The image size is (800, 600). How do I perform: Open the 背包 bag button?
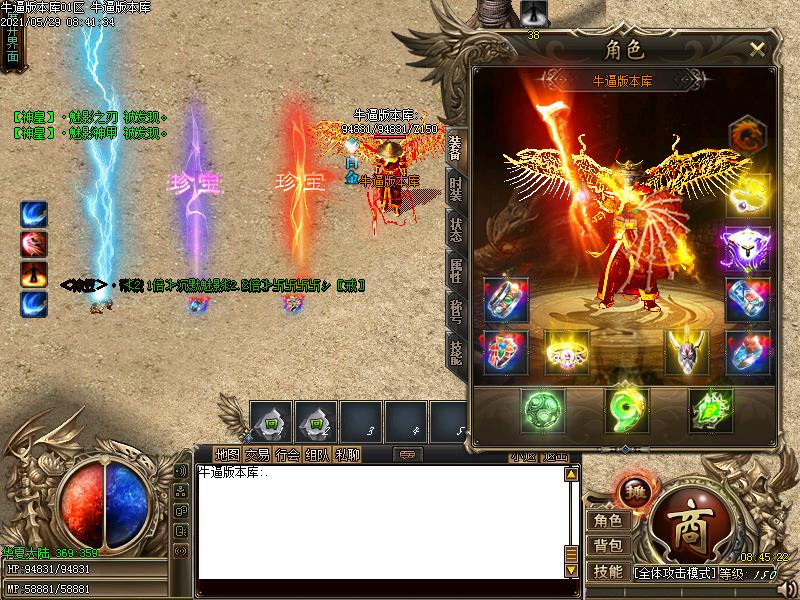point(607,546)
